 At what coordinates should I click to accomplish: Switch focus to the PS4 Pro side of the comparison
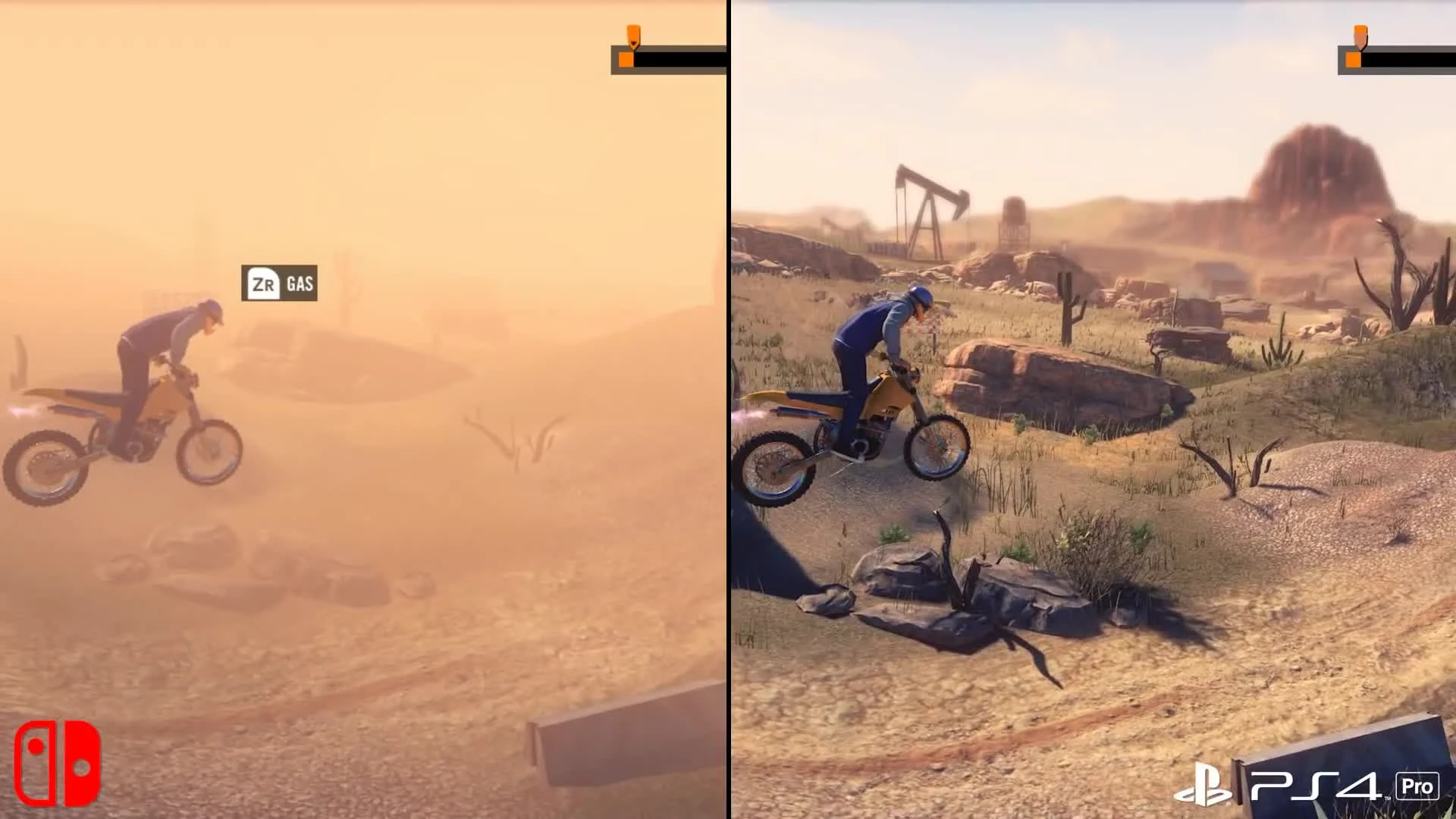(1092, 409)
